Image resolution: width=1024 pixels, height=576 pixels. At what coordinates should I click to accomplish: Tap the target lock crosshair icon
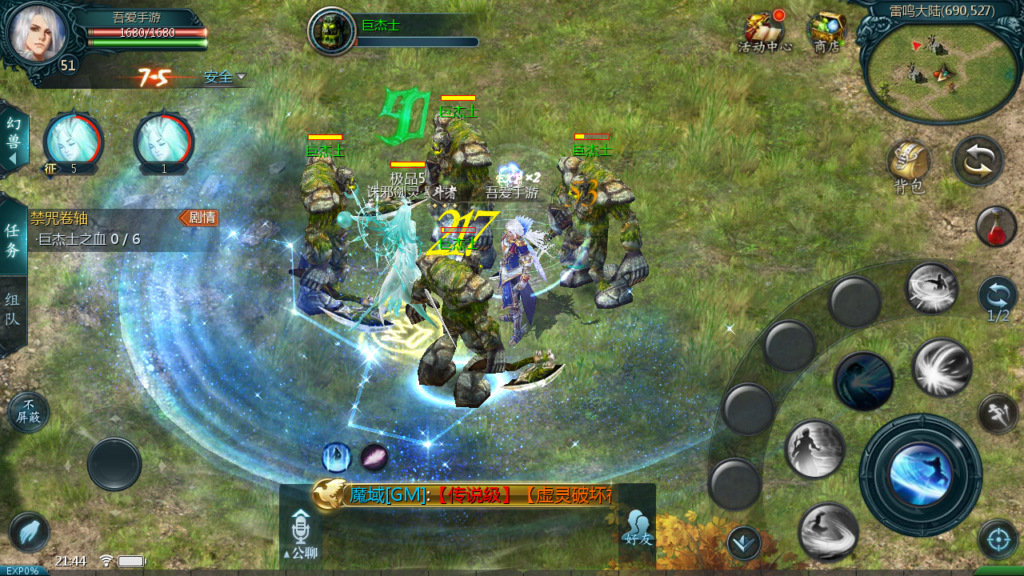(x=997, y=539)
